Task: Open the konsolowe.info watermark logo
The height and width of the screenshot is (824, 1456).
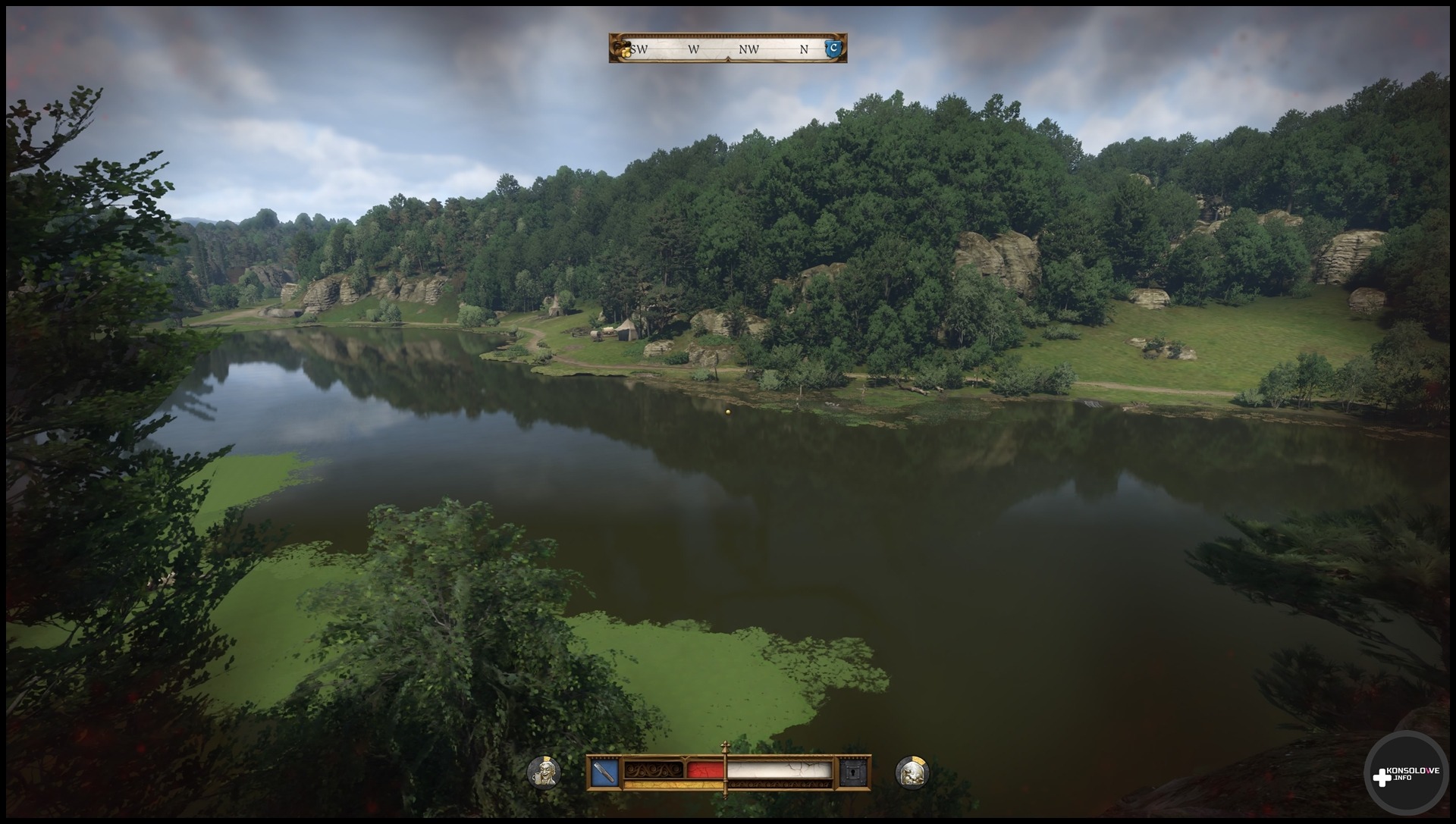Action: click(x=1407, y=775)
